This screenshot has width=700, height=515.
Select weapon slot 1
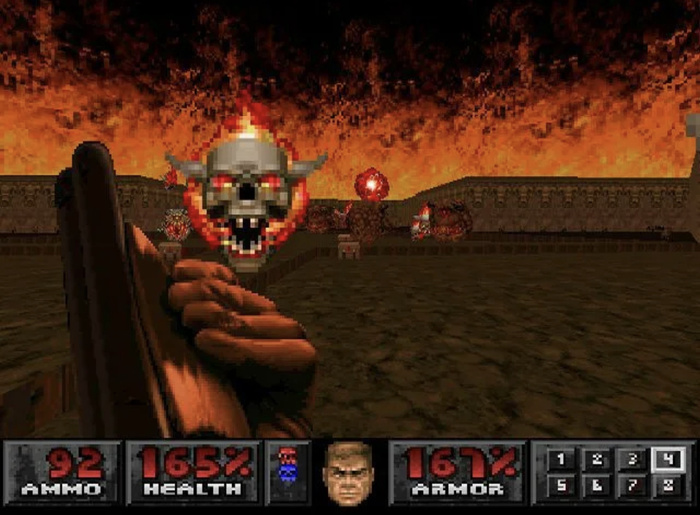tap(560, 459)
